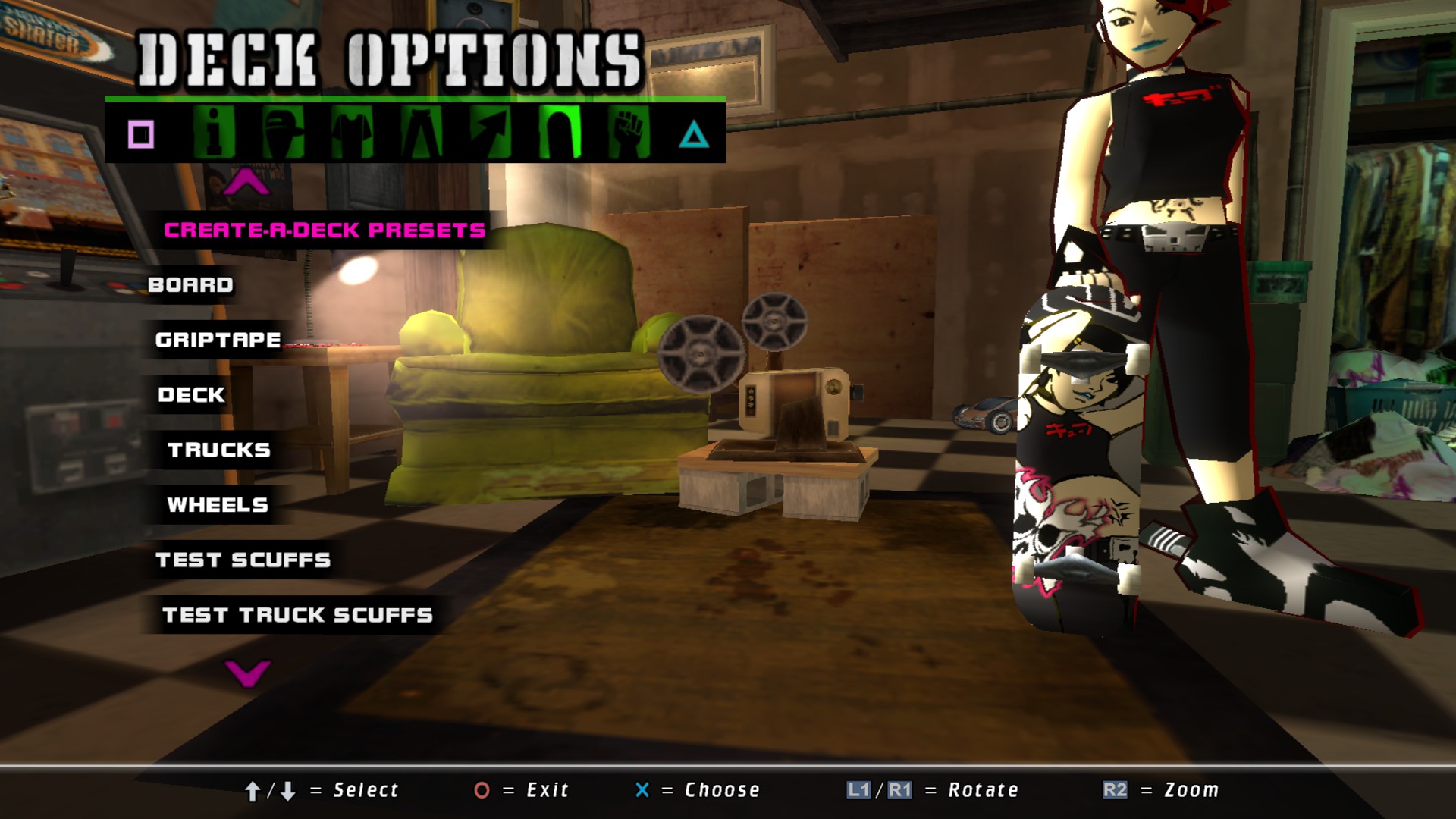Viewport: 1456px width, 819px height.
Task: Activate the Test Scuffs entry
Action: pos(243,560)
